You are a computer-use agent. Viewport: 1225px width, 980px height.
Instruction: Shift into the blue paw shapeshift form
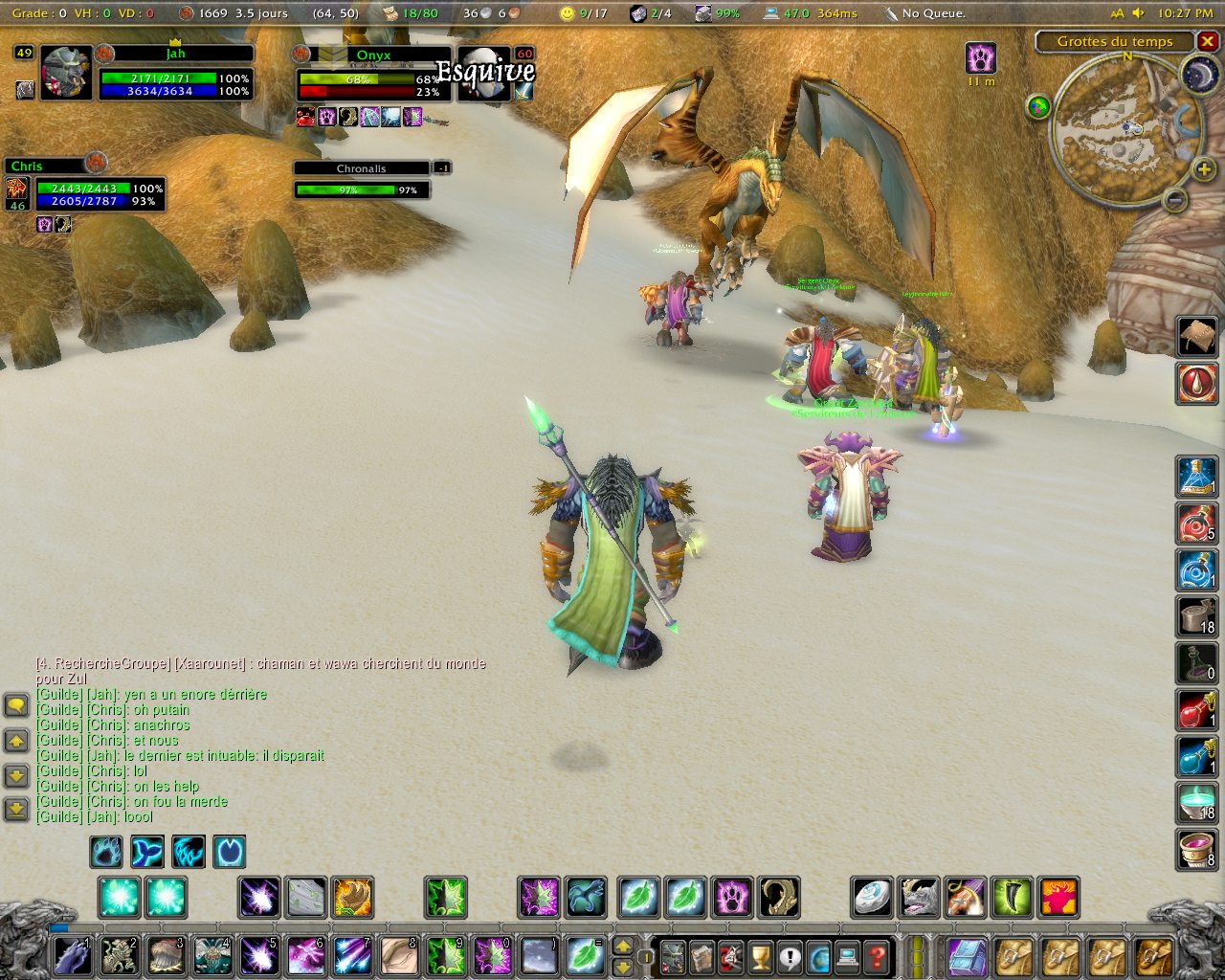coord(106,851)
